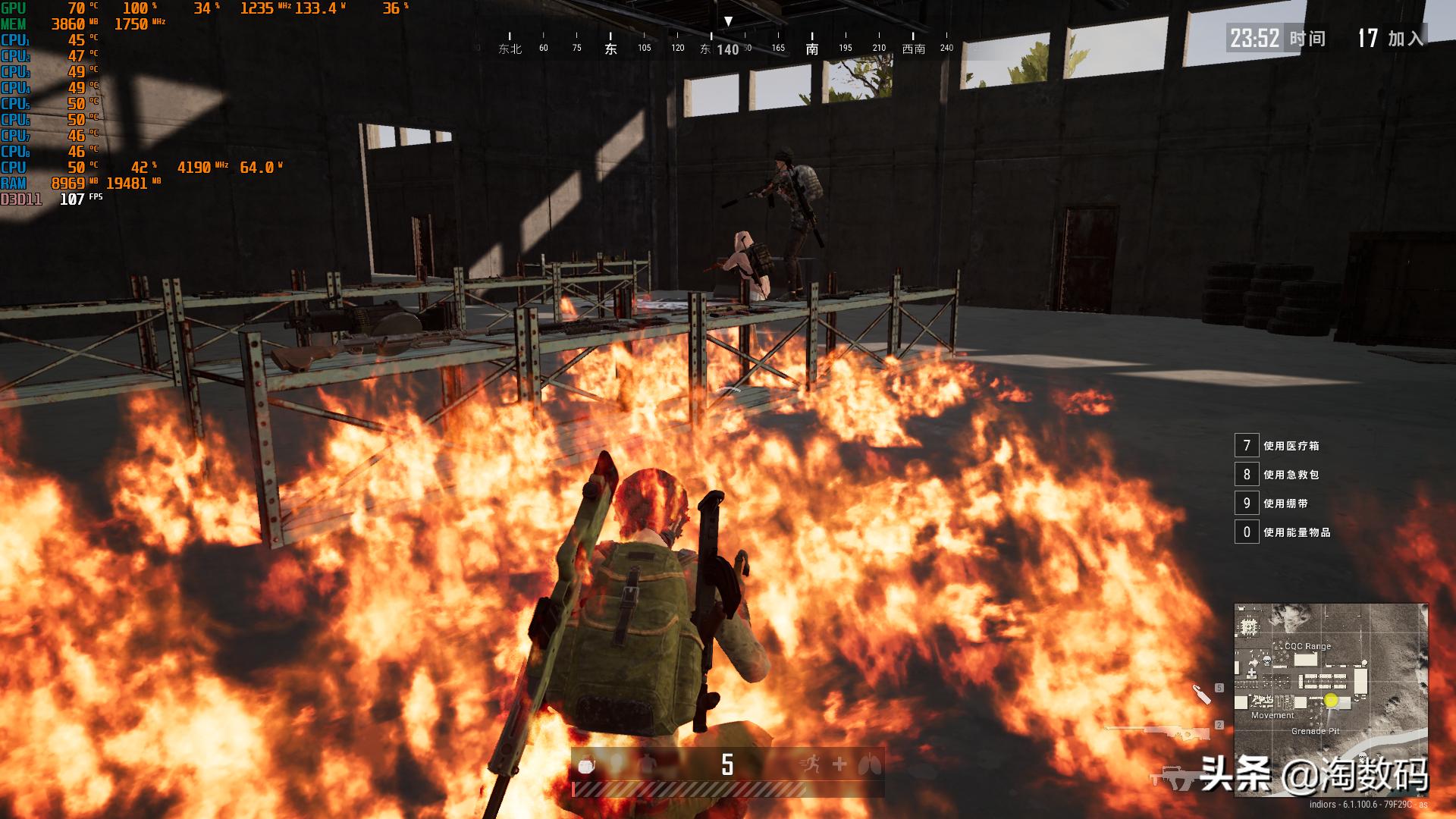Choose the 使用能量物品 quick-use entry
The width and height of the screenshot is (1456, 819).
click(x=1297, y=532)
